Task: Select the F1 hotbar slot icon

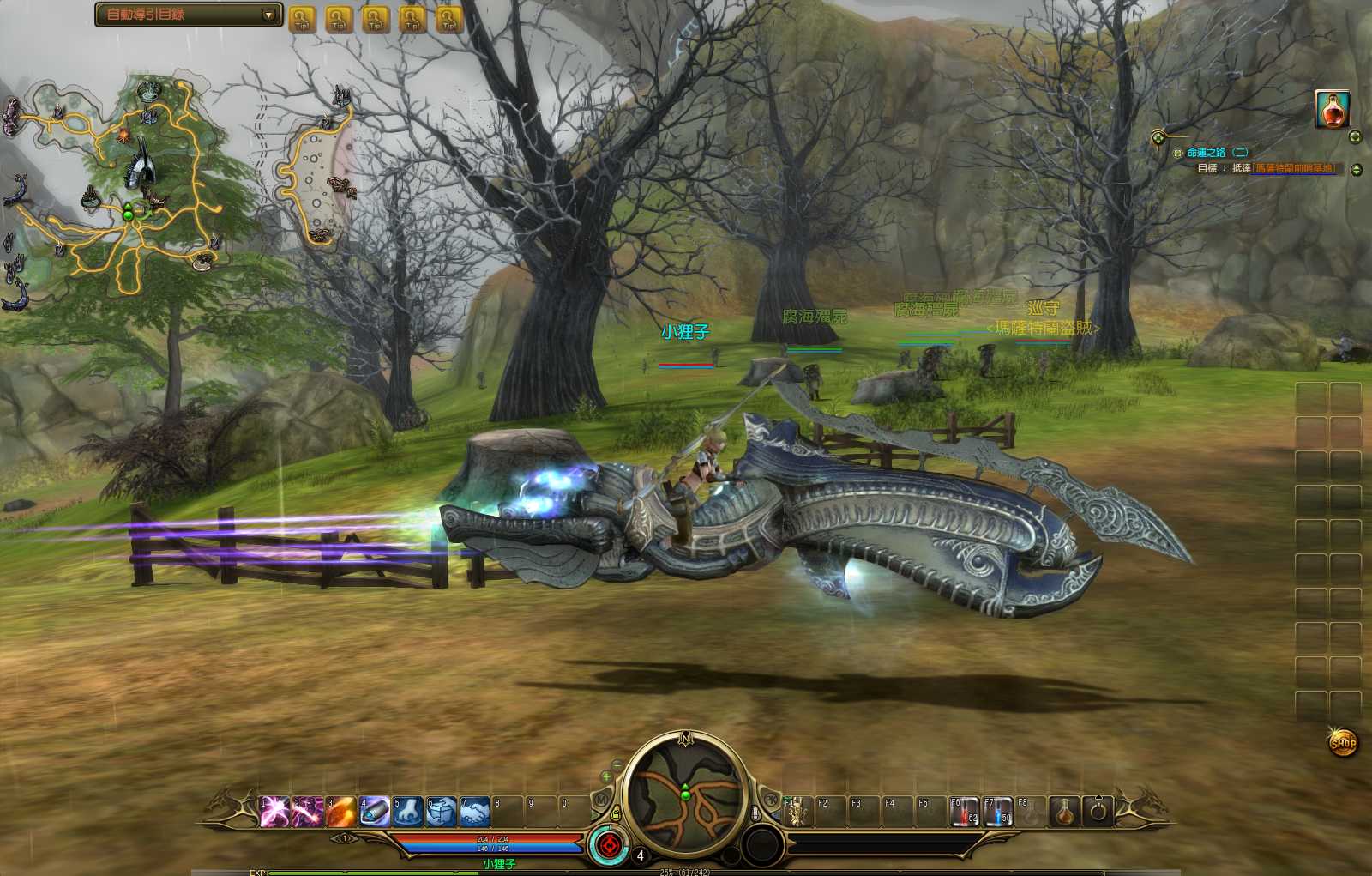Action: (x=797, y=811)
